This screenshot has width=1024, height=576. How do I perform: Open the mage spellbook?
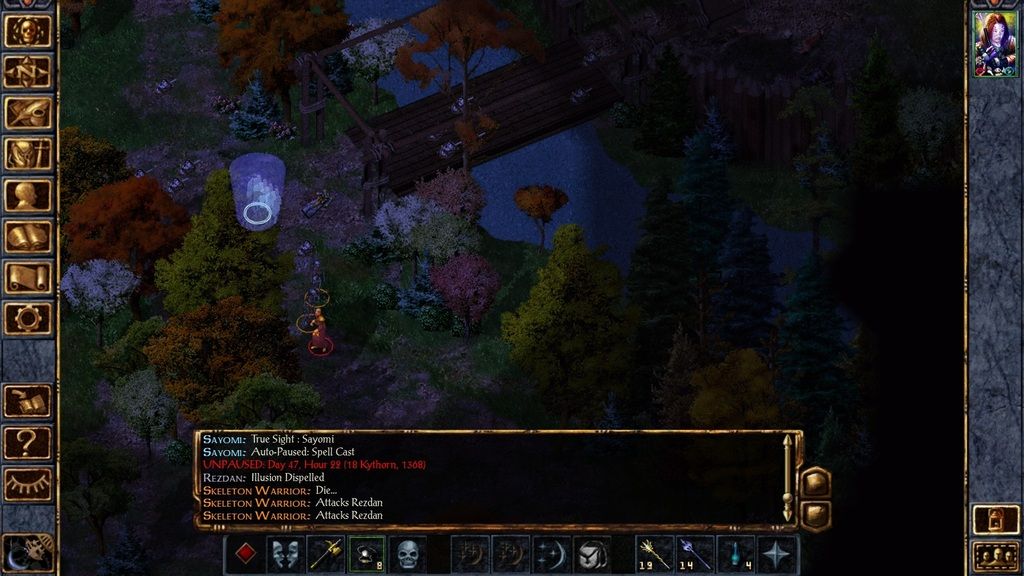tap(28, 236)
